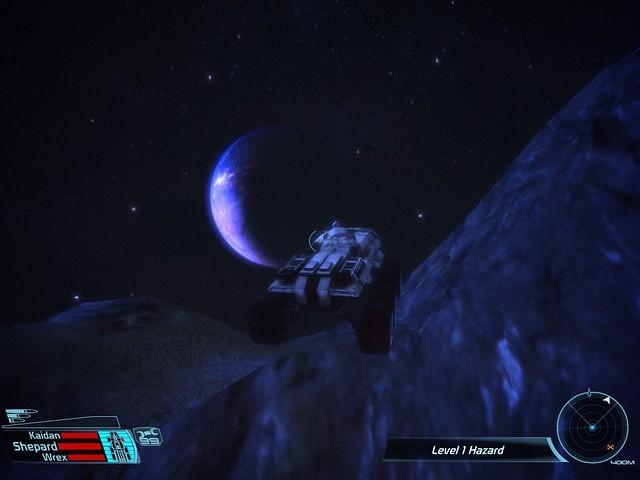Screen dimensions: 640x480
Task: Select Kaidan in the squad list
Action: [45, 436]
